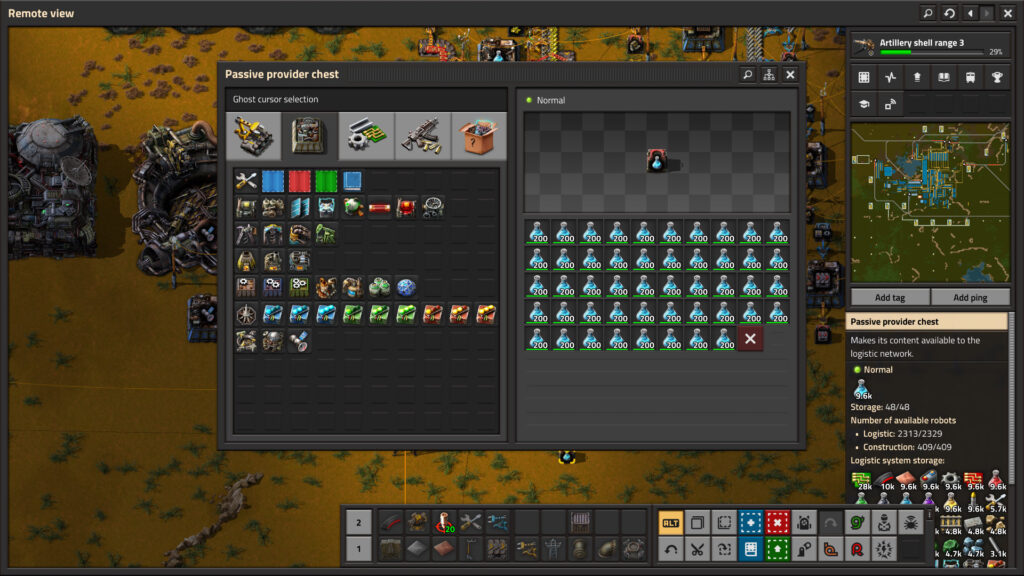Open the unsorted question-mark box tab

point(479,136)
